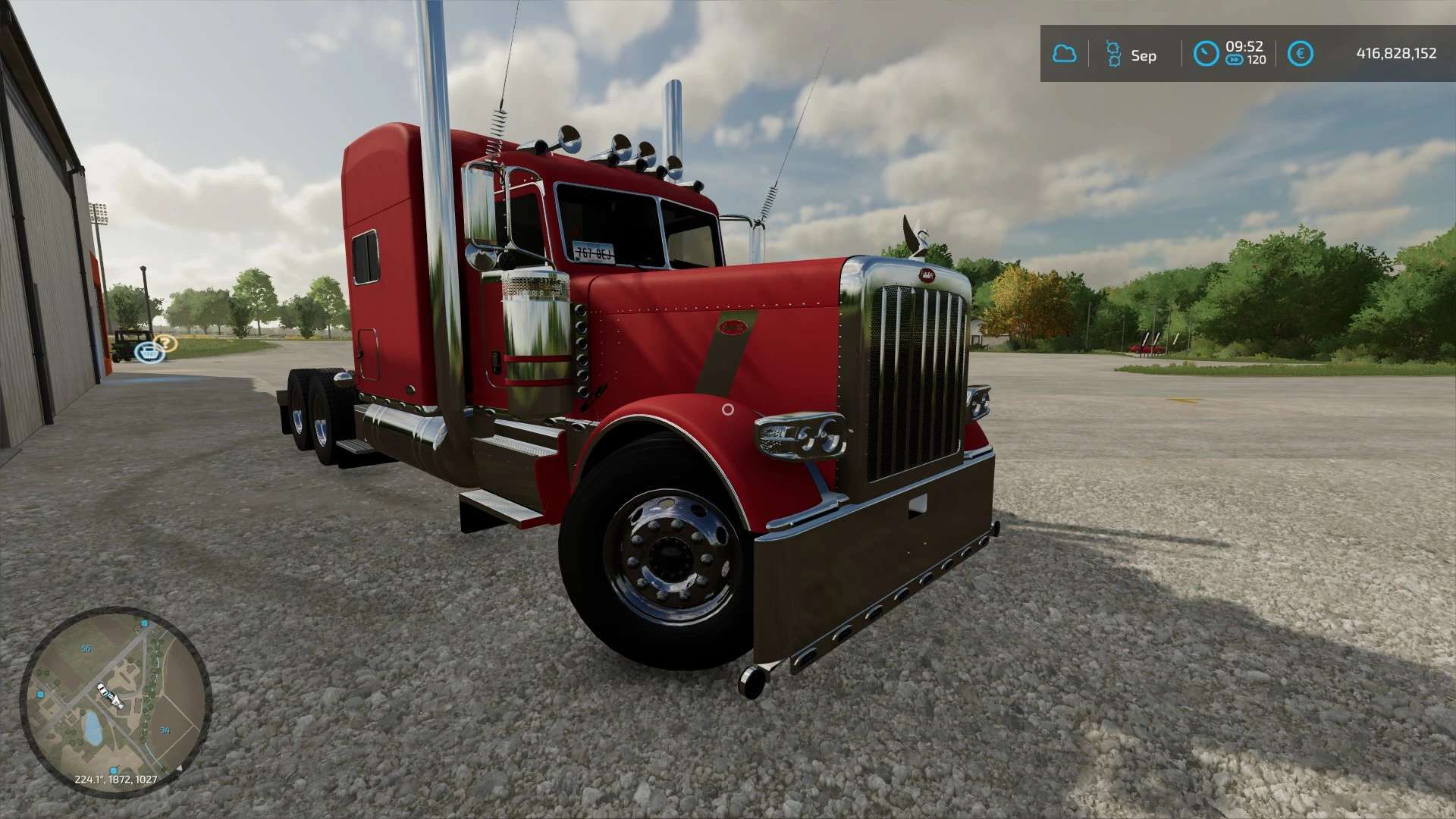
Task: Click the circular minimap
Action: 115,701
